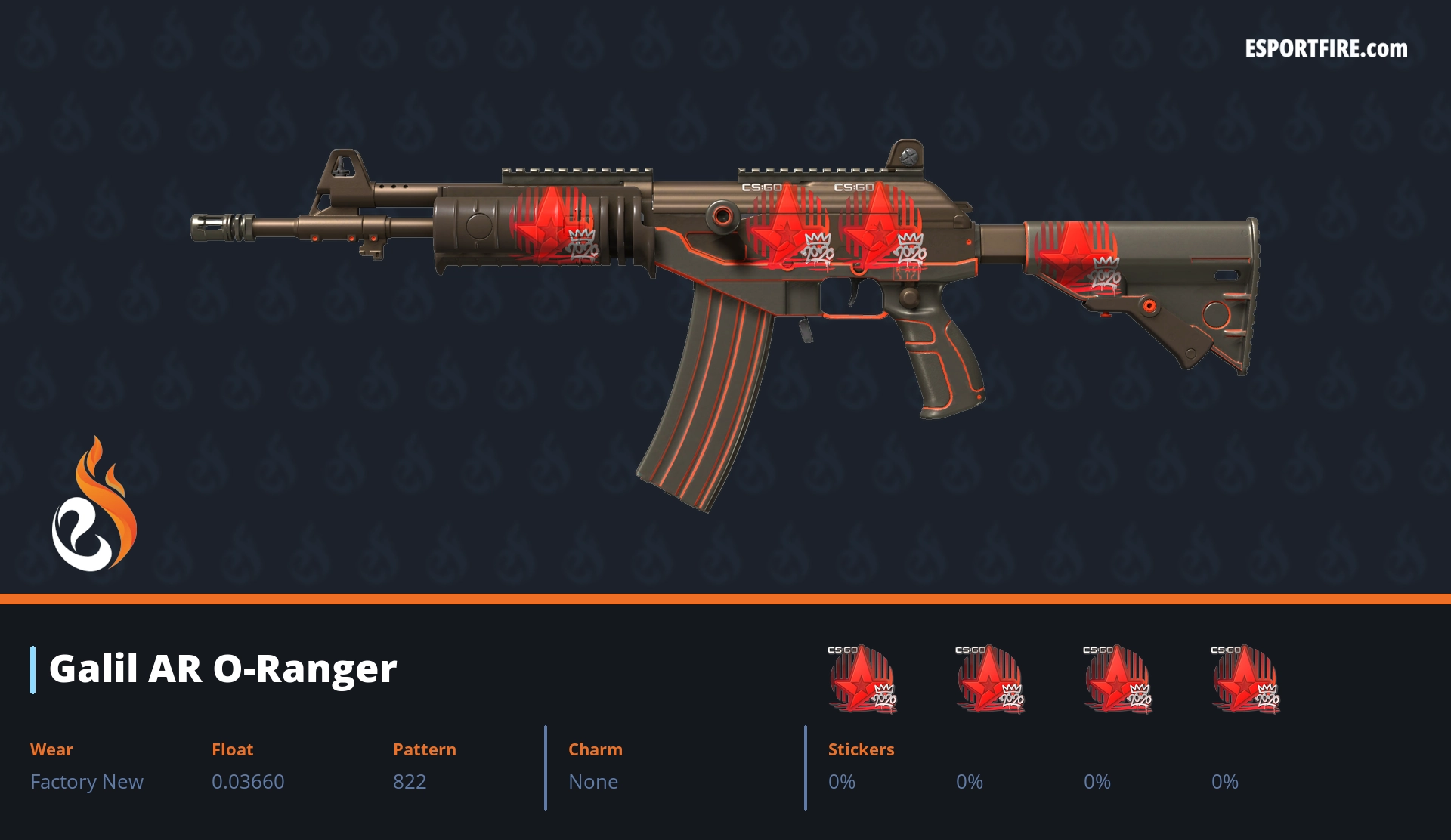Image resolution: width=1451 pixels, height=840 pixels.
Task: Open the ESPORTFIRE.com site link
Action: coord(1326,49)
